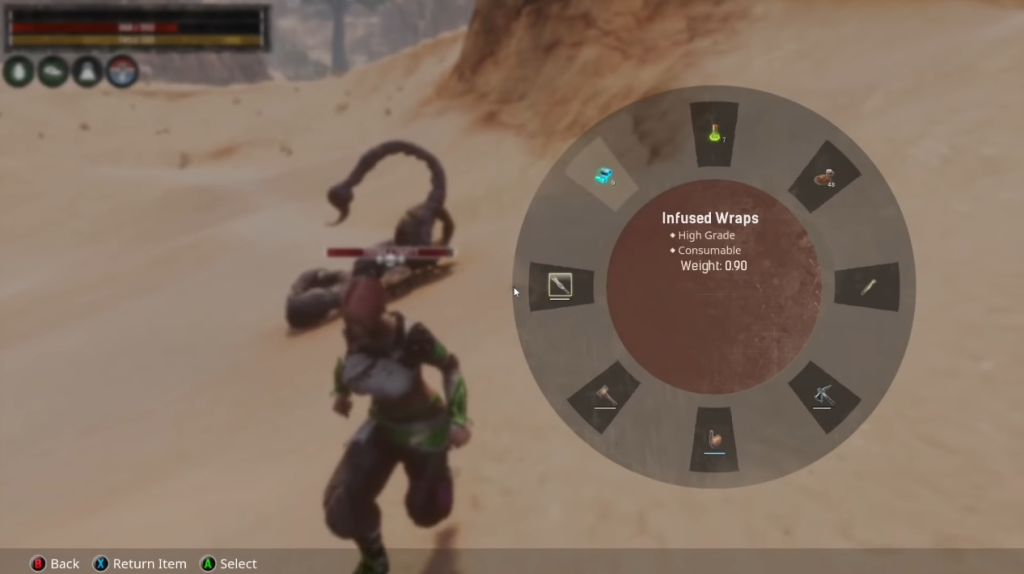Pick the thin stick item on the wheel
This screenshot has width=1024, height=574.
point(868,288)
